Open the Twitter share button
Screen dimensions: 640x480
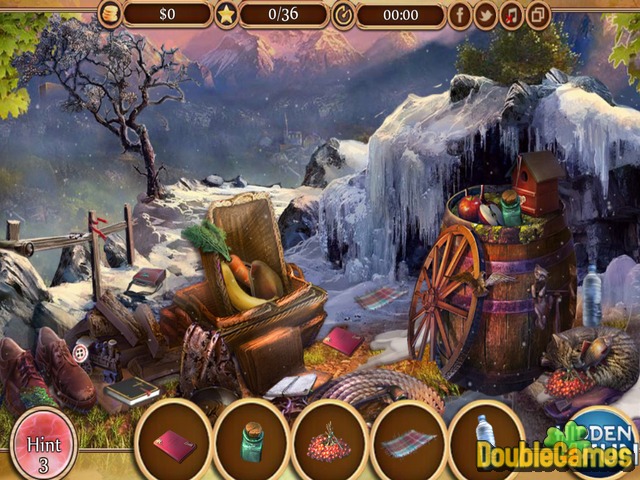click(x=487, y=15)
